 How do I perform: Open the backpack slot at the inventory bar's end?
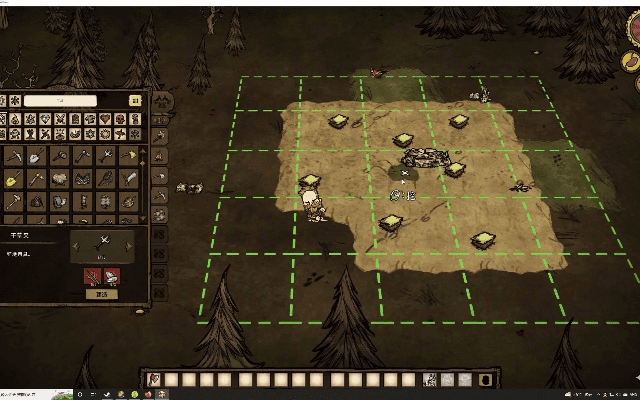point(483,378)
